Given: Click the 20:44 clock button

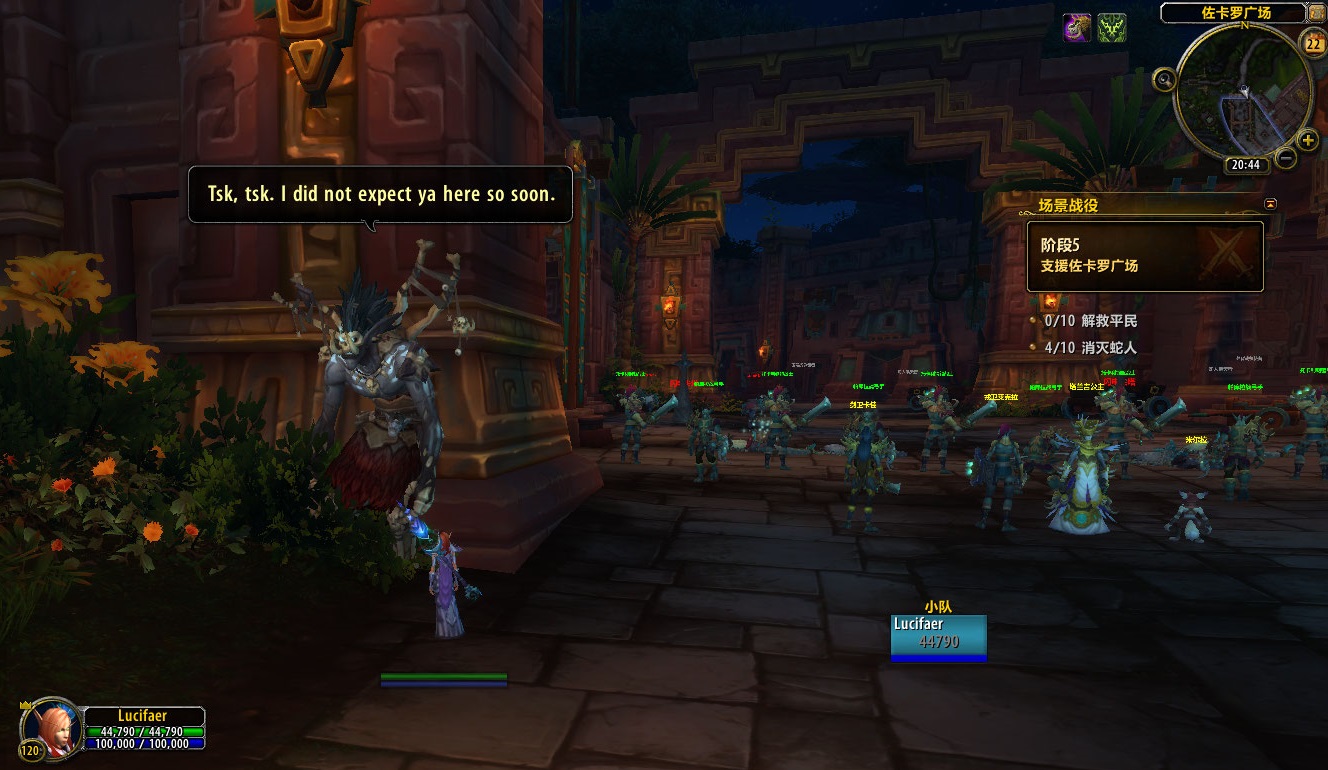Looking at the screenshot, I should point(1245,165).
